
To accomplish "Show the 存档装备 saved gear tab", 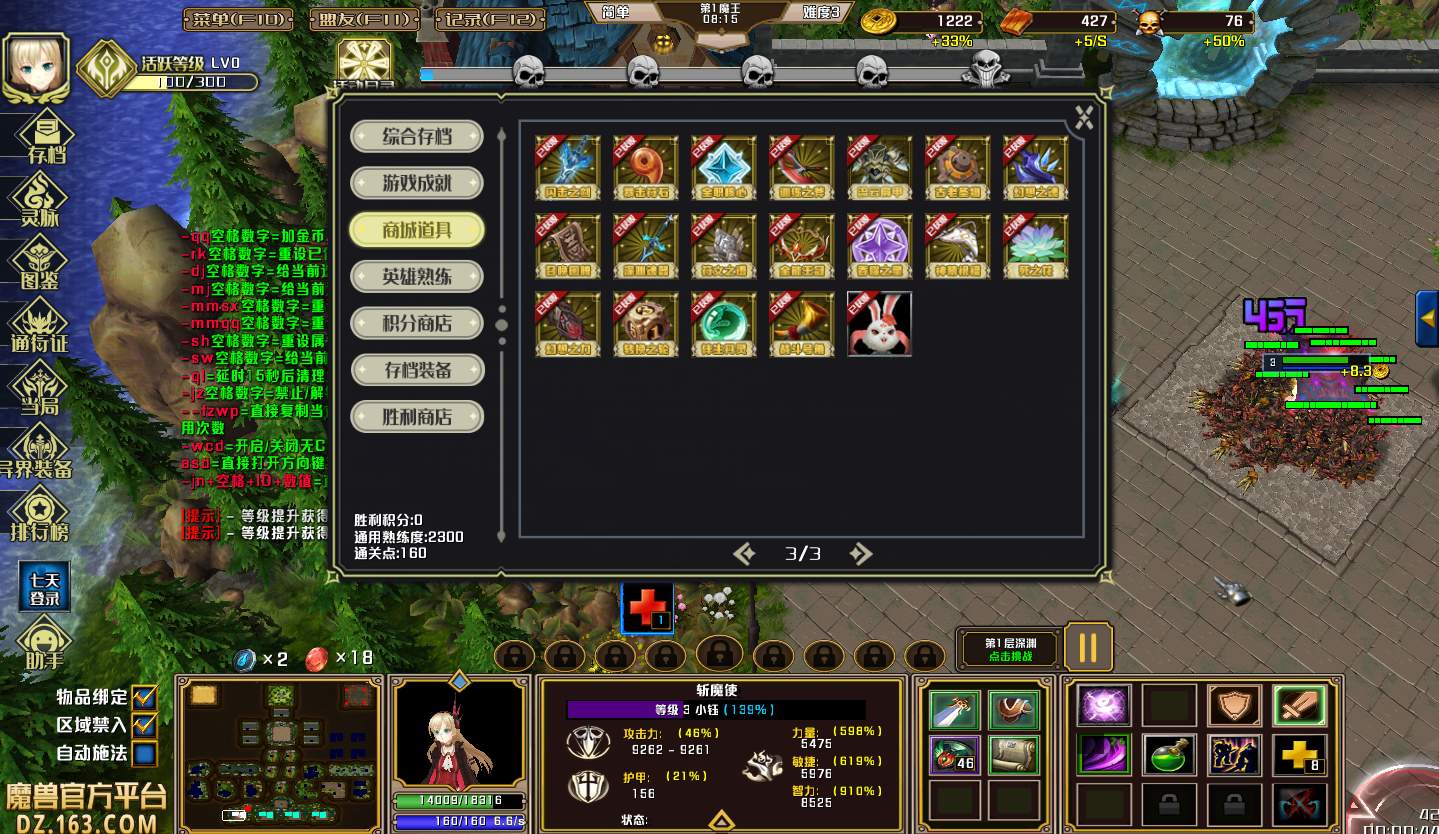I will pyautogui.click(x=417, y=371).
